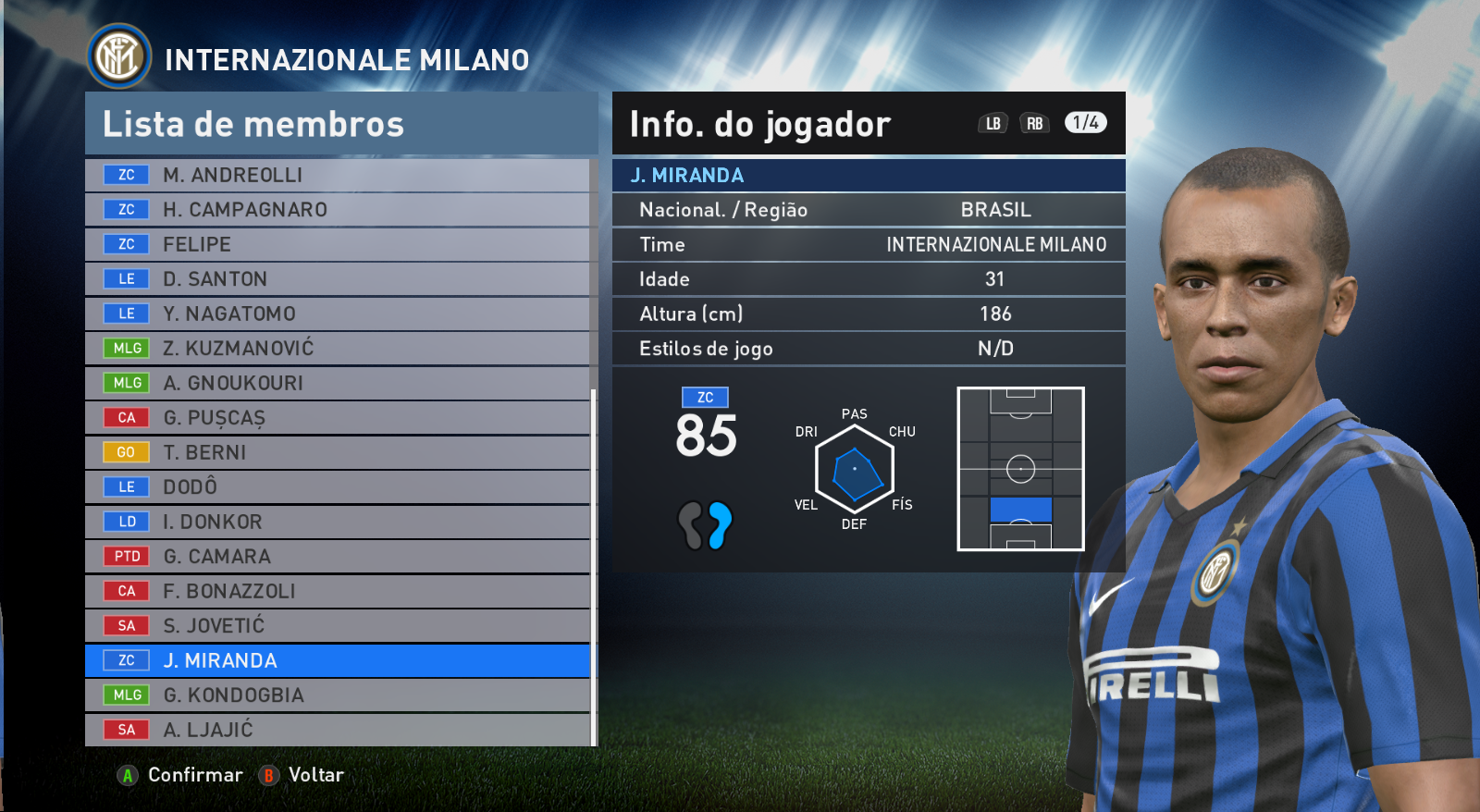The image size is (1480, 812).
Task: Choose S. Jovetić's row
Action: coord(338,626)
